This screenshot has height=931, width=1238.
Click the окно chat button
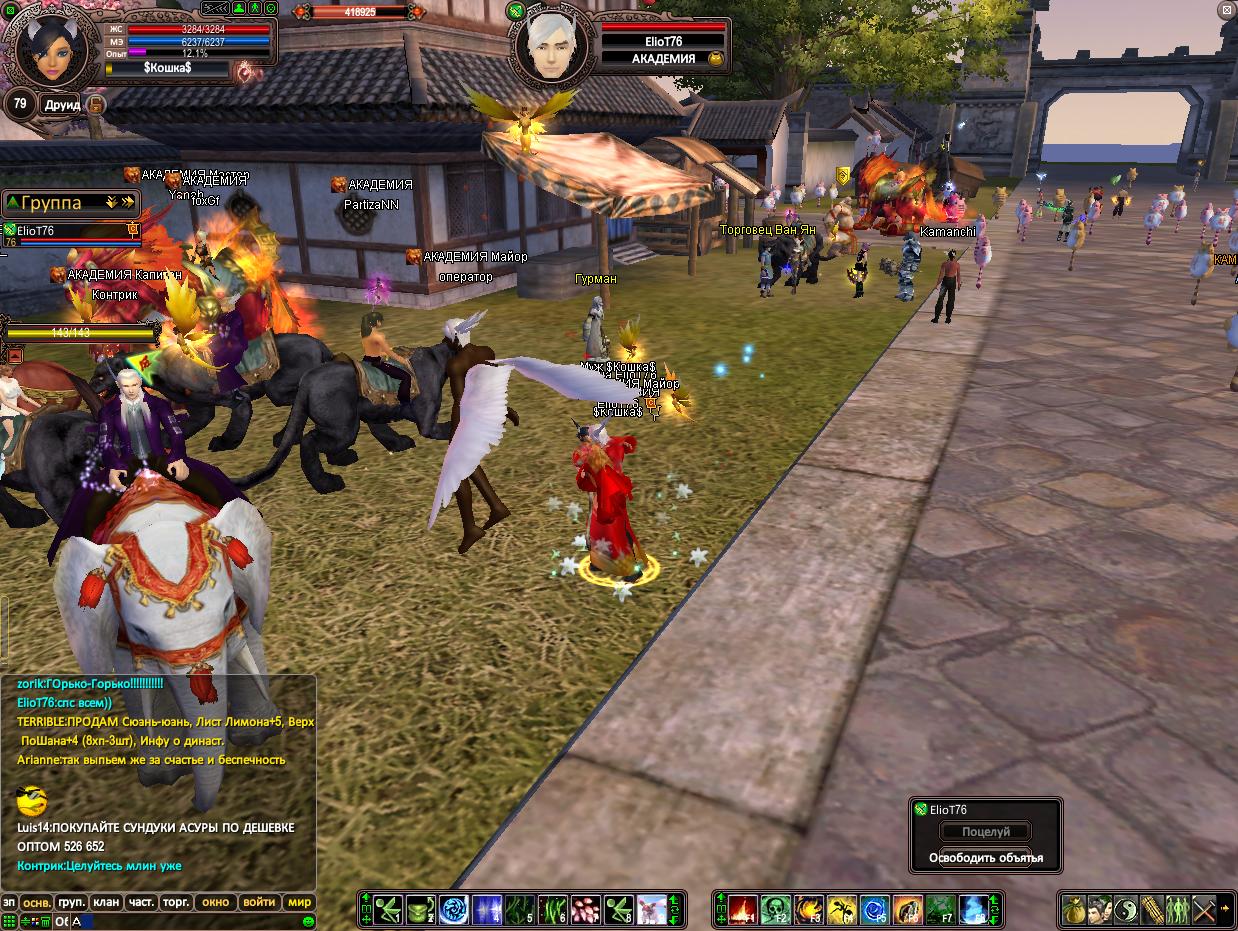coord(216,902)
